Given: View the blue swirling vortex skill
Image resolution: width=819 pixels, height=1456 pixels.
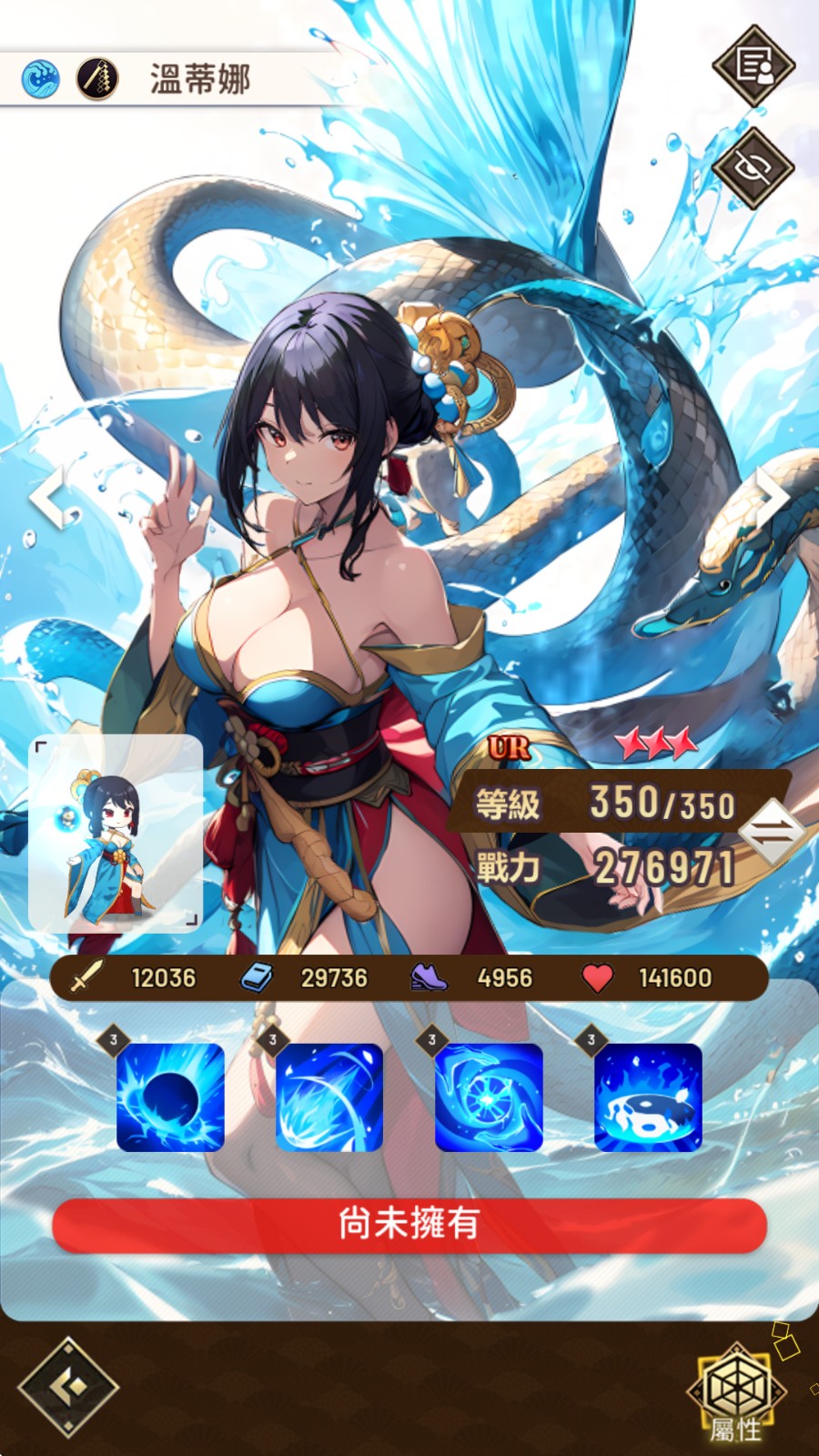Looking at the screenshot, I should (489, 1097).
